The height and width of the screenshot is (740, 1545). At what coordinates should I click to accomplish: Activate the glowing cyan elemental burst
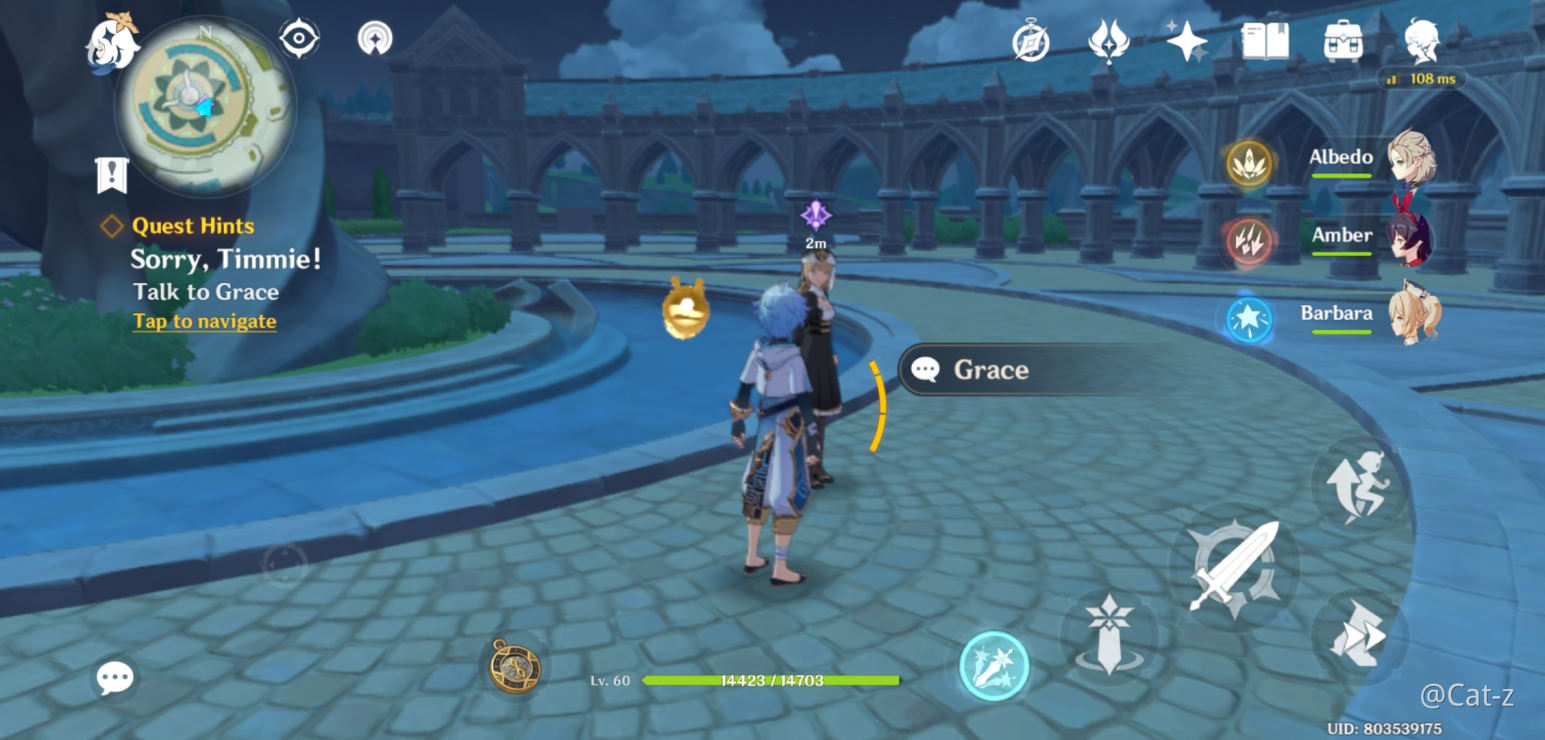click(x=994, y=665)
